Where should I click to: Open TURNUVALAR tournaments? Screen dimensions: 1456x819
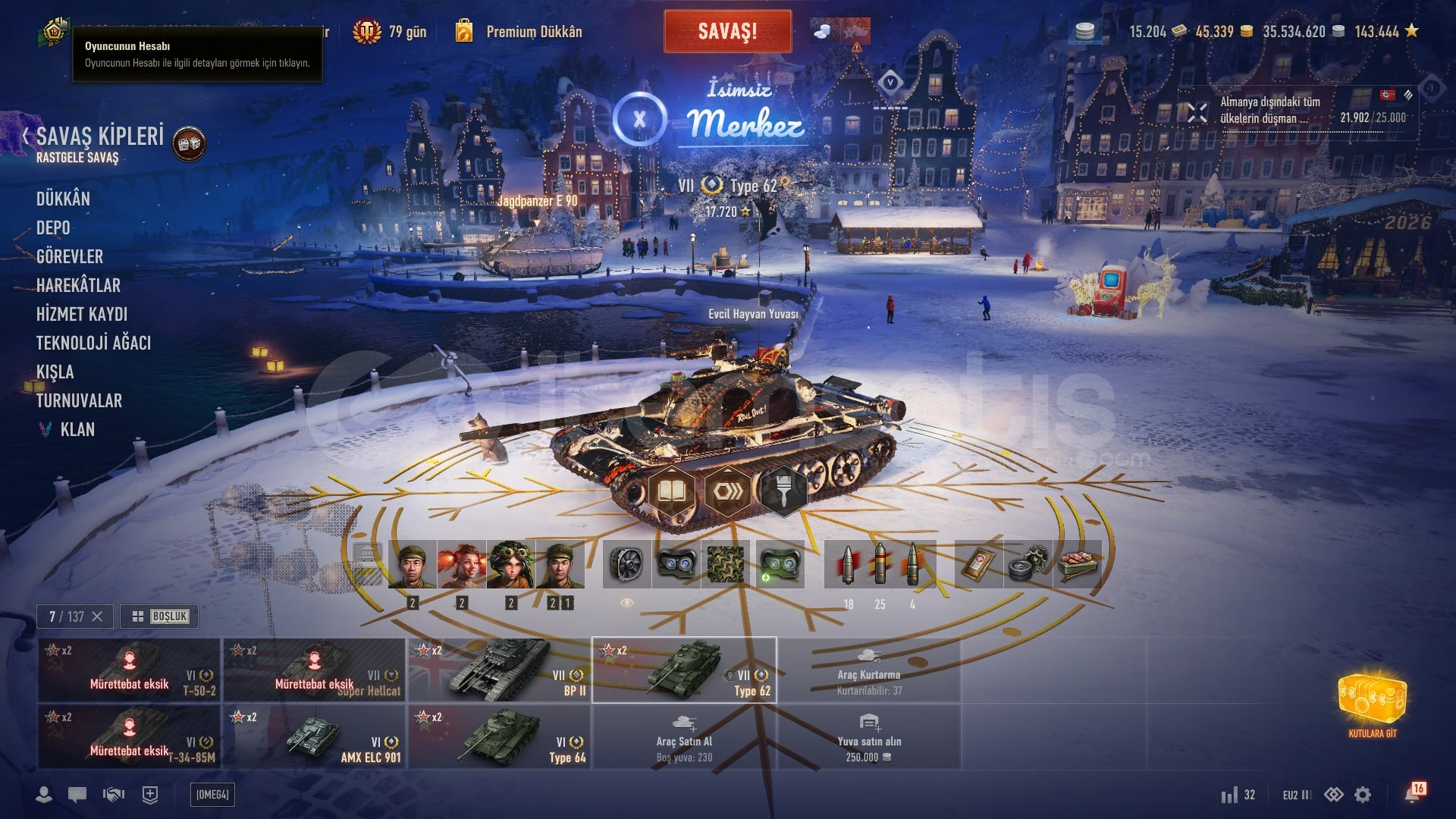coord(79,401)
